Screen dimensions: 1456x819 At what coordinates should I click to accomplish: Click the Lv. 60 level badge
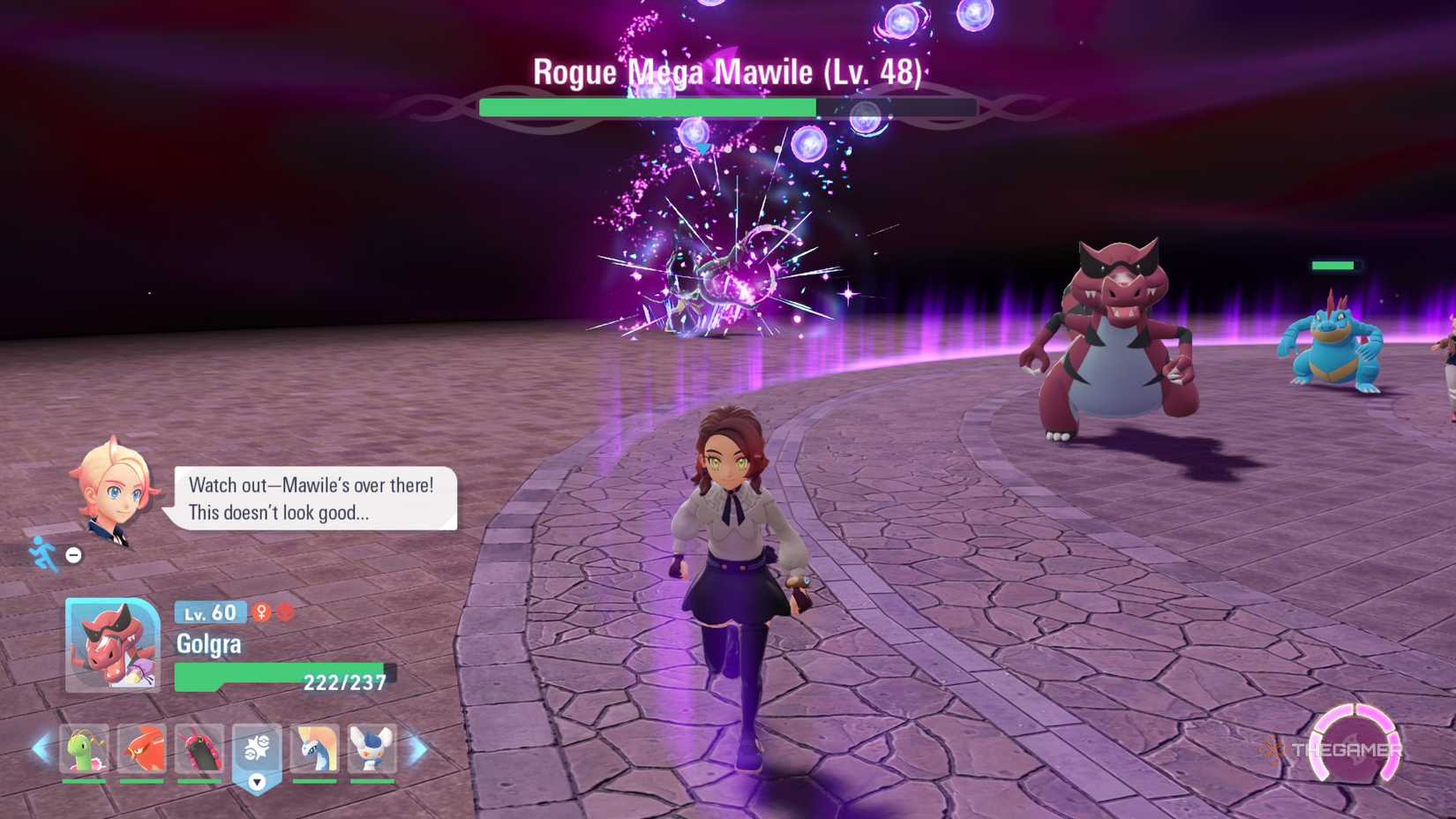tap(207, 612)
